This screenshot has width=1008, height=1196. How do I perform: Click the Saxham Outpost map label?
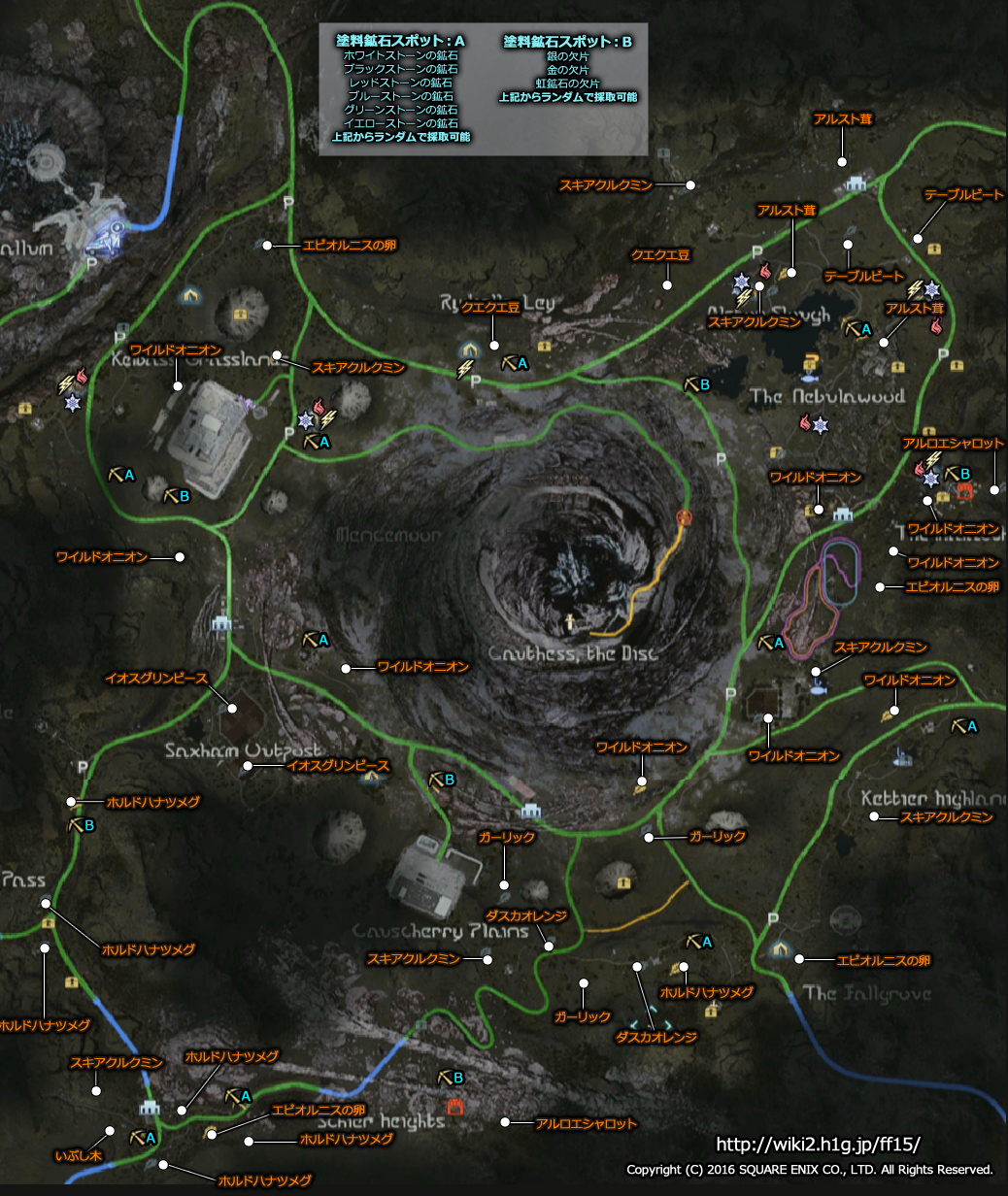click(241, 751)
